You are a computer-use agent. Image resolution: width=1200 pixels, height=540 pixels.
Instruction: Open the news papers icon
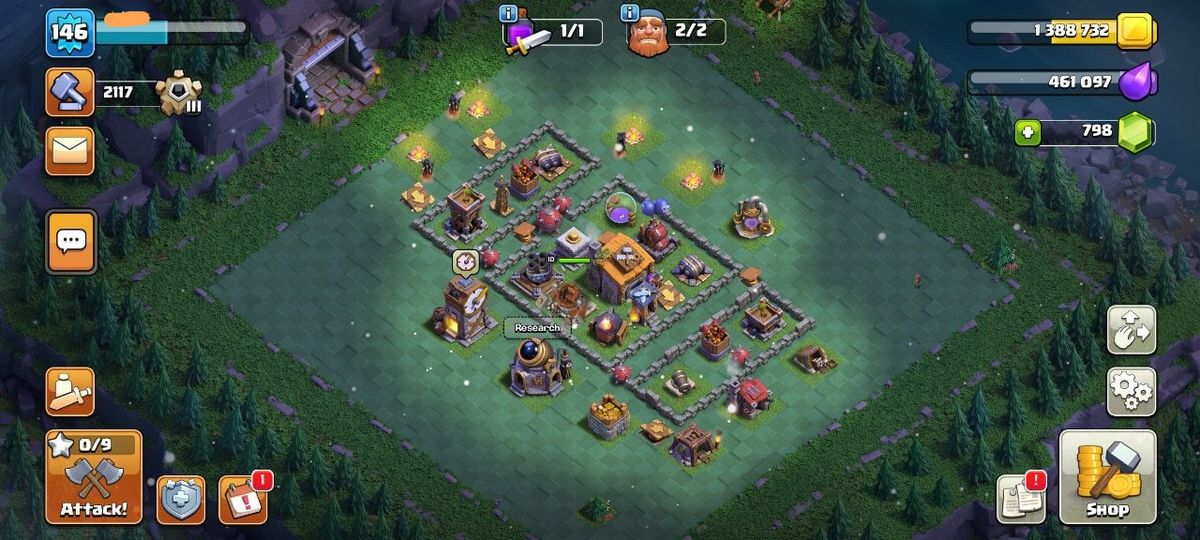point(1021,498)
